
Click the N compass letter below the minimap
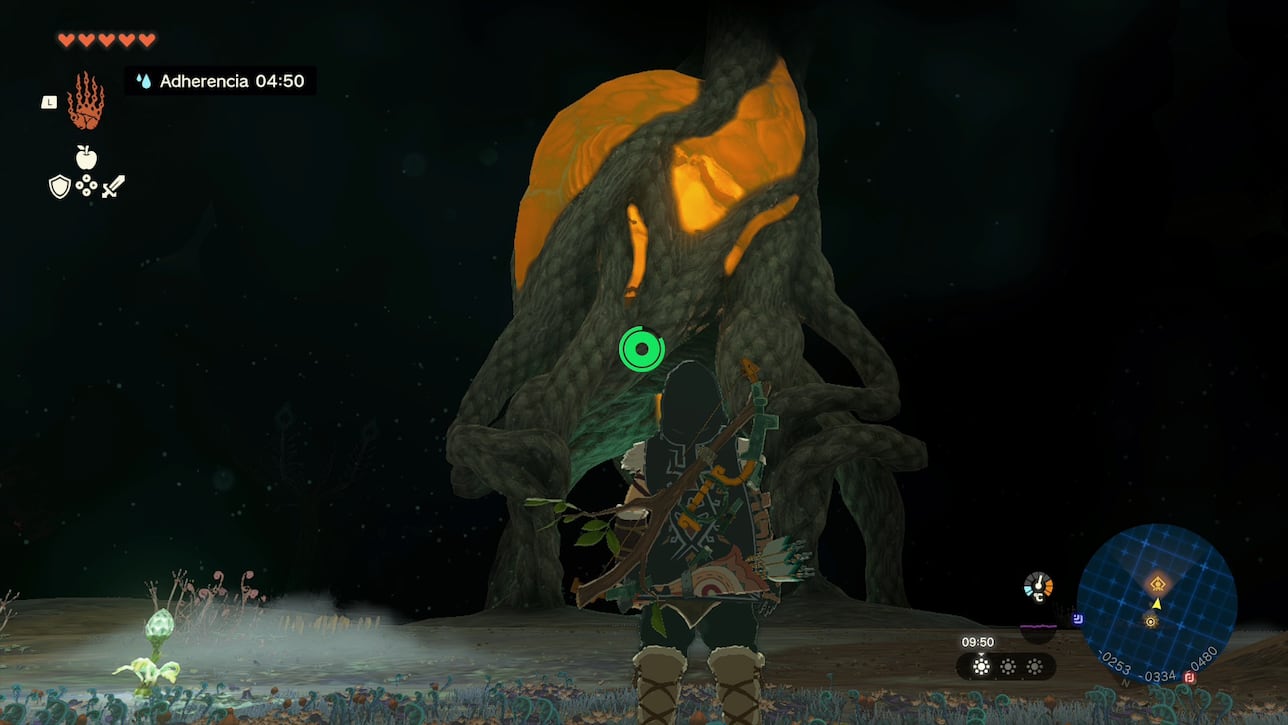pyautogui.click(x=1125, y=683)
